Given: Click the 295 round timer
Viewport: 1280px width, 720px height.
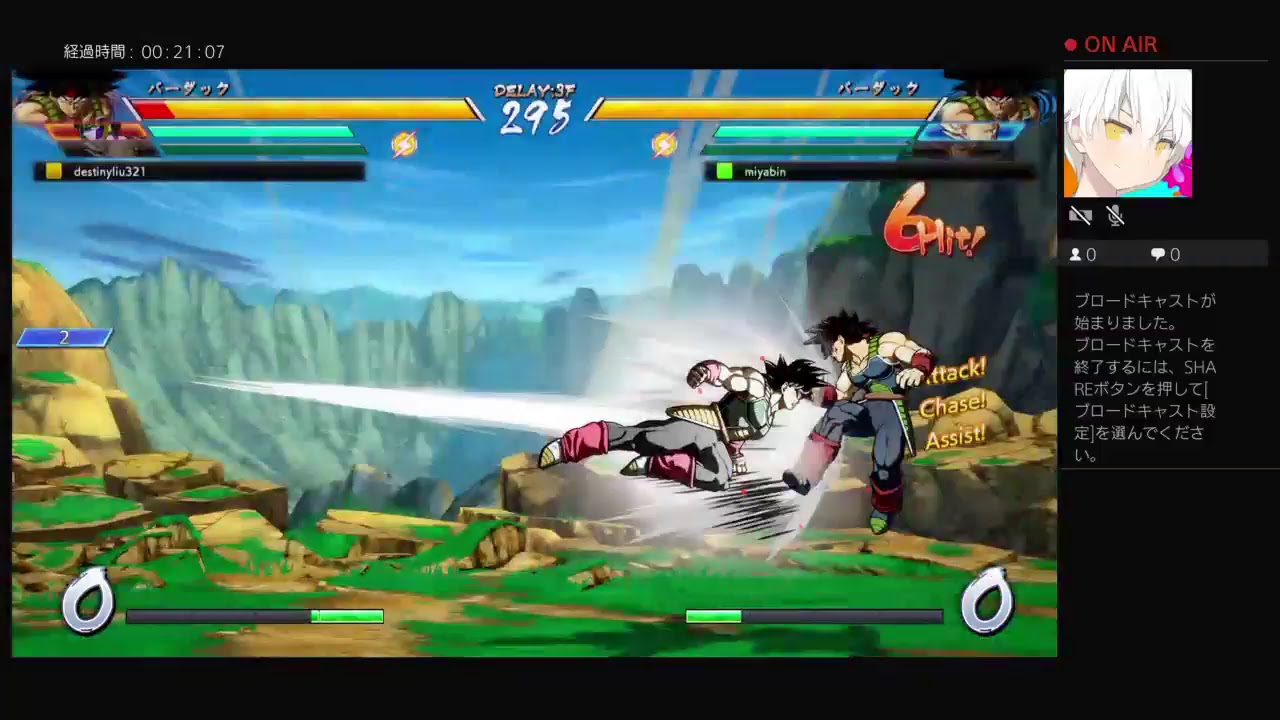Looking at the screenshot, I should 537,118.
